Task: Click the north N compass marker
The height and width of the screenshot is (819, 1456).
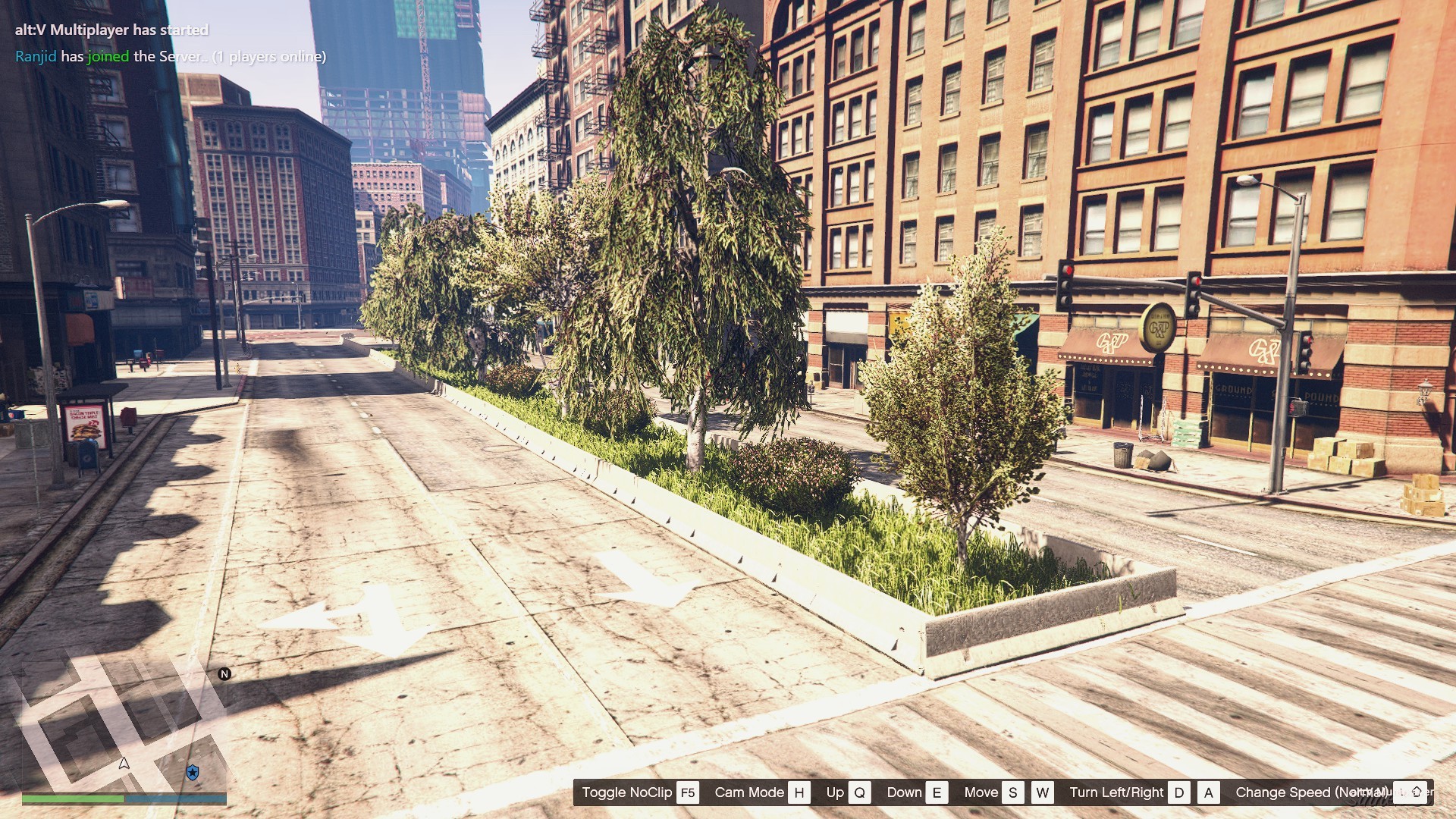Action: coord(224,673)
